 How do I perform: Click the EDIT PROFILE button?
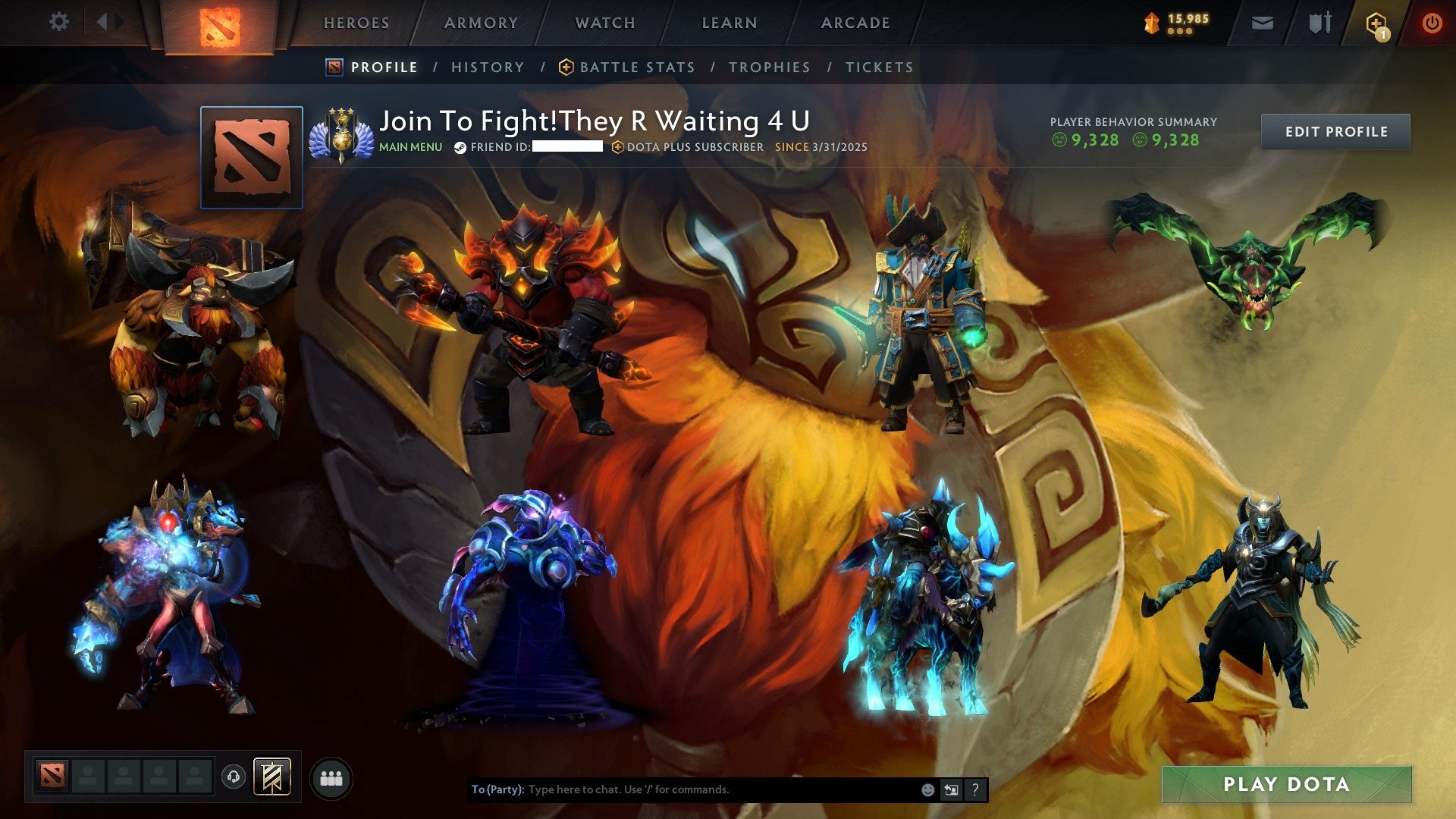1335,131
